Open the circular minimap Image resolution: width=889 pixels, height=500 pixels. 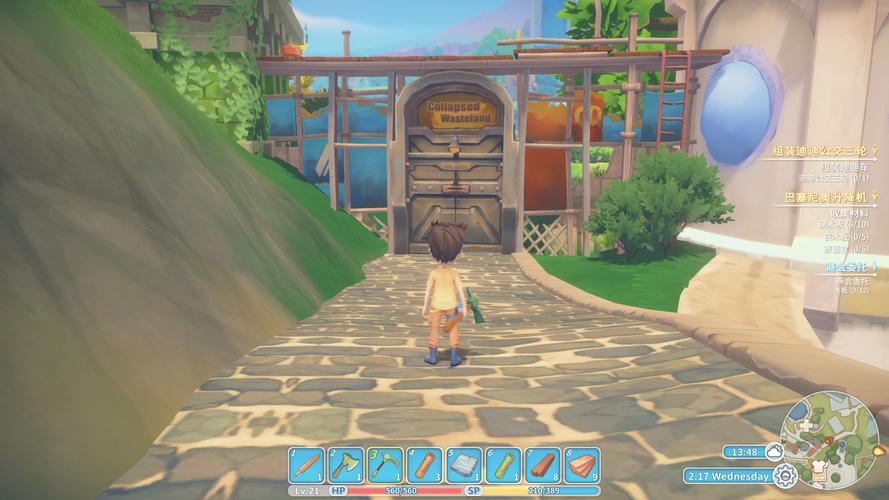(829, 440)
